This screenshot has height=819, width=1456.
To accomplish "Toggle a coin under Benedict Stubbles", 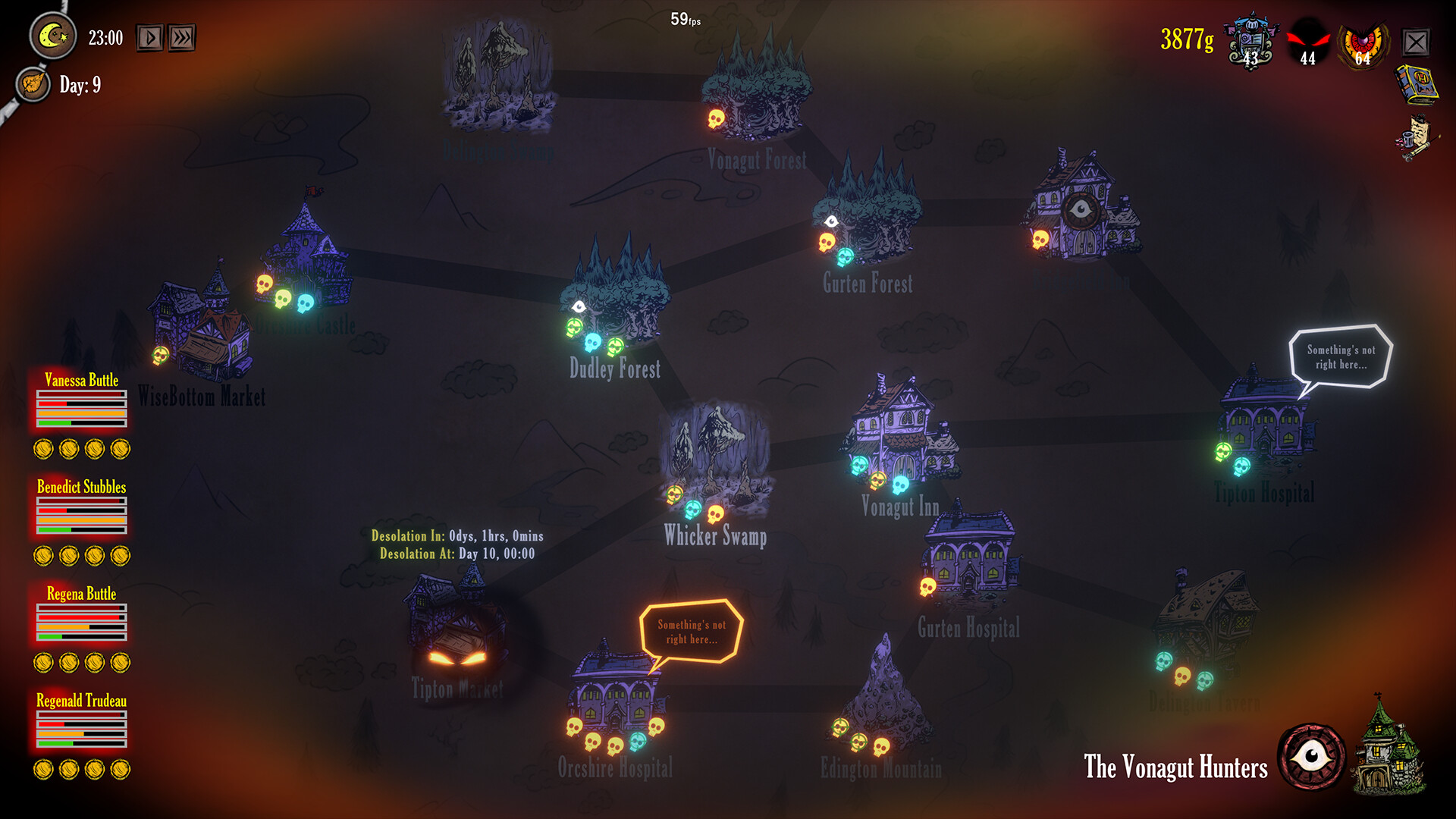I will tap(43, 555).
